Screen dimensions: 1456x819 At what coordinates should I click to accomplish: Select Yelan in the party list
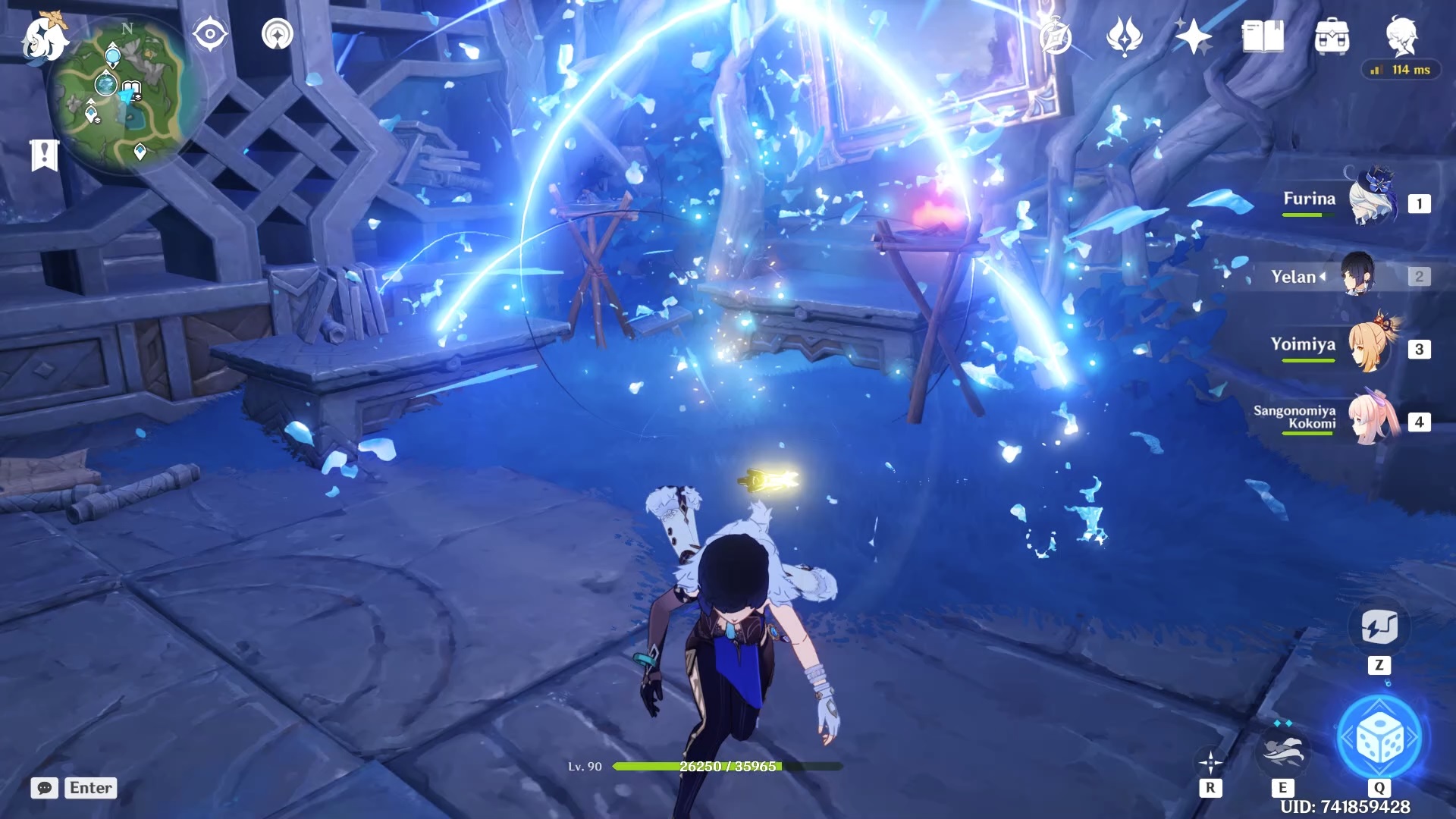coord(1357,275)
